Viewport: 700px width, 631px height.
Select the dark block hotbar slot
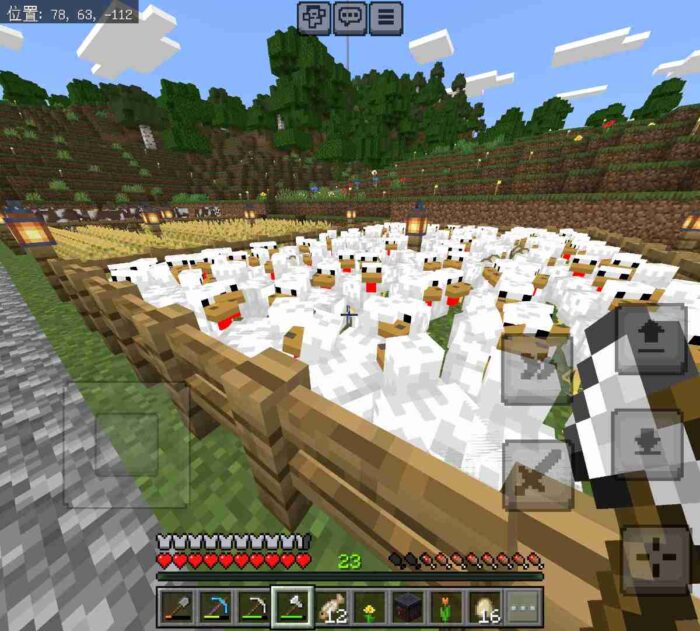click(408, 607)
